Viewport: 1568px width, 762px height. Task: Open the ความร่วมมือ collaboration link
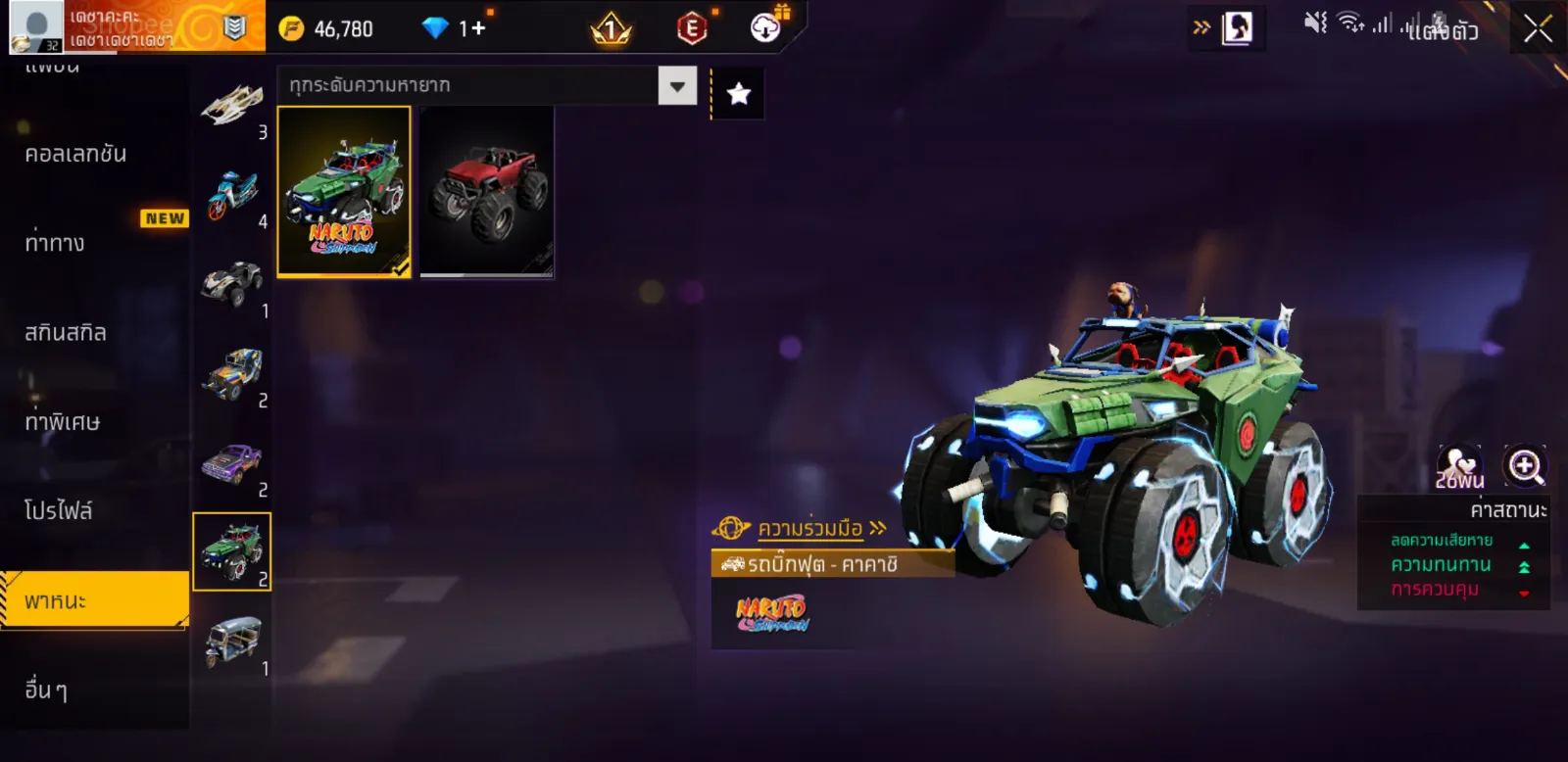click(809, 529)
